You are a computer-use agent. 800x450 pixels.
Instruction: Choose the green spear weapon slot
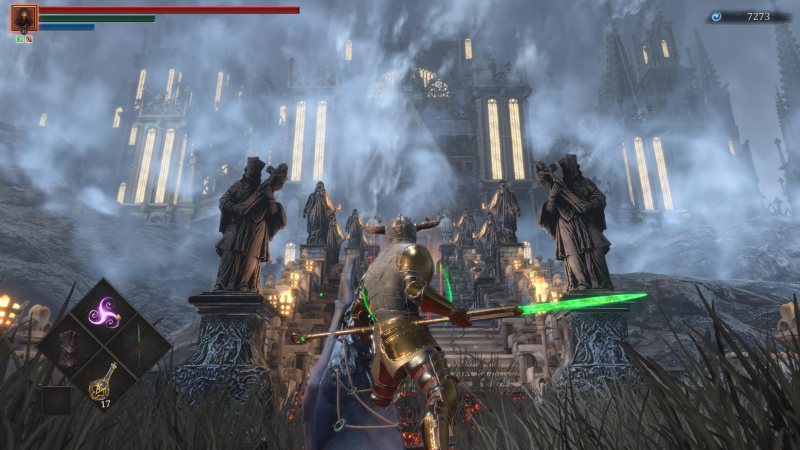[138, 347]
